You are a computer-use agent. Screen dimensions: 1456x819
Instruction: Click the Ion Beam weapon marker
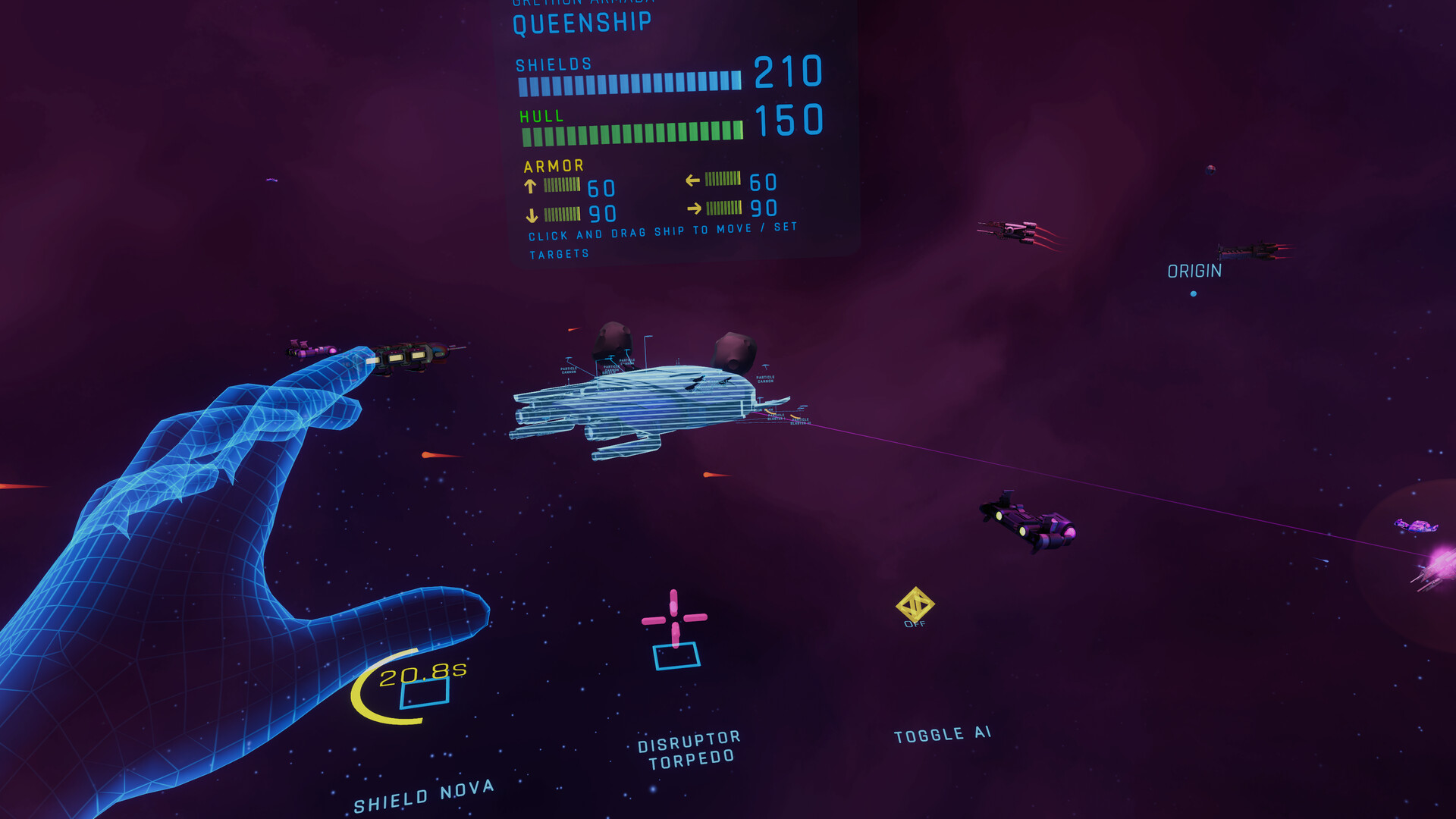764,410
